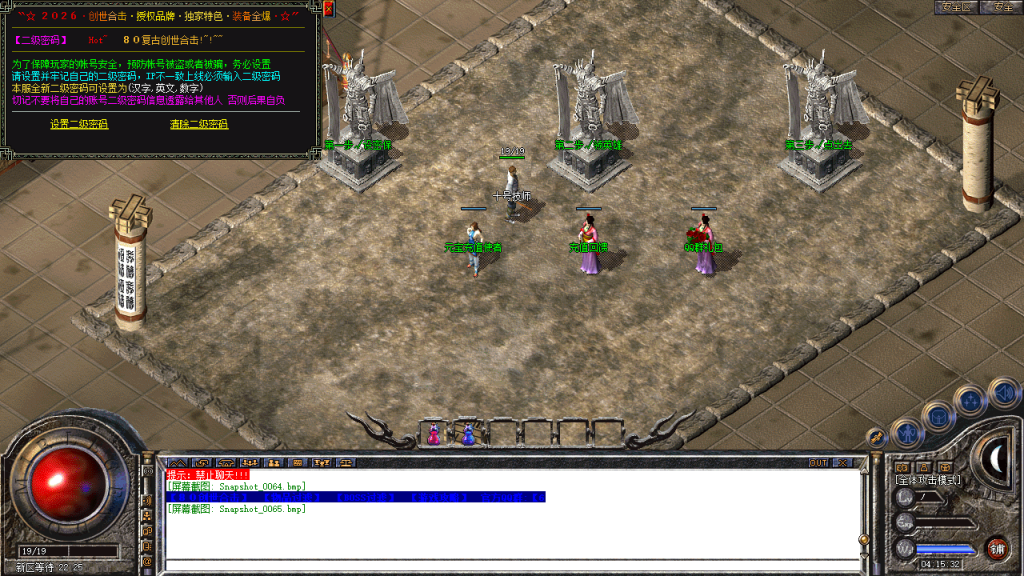1024x576 pixels.
Task: Click the 设置二级密码 link
Action: point(79,124)
